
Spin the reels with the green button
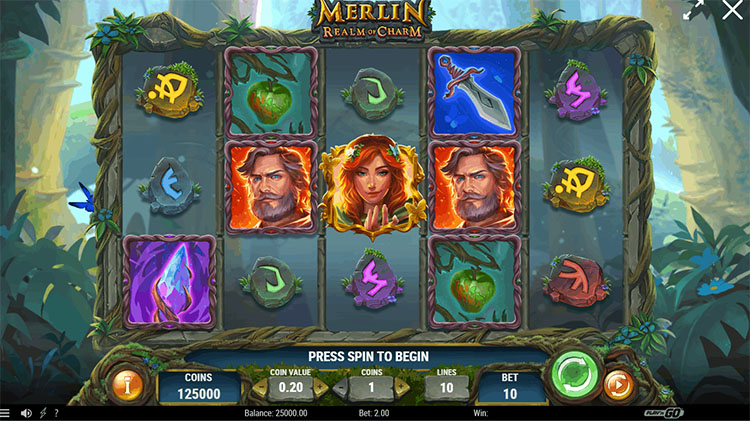575,376
